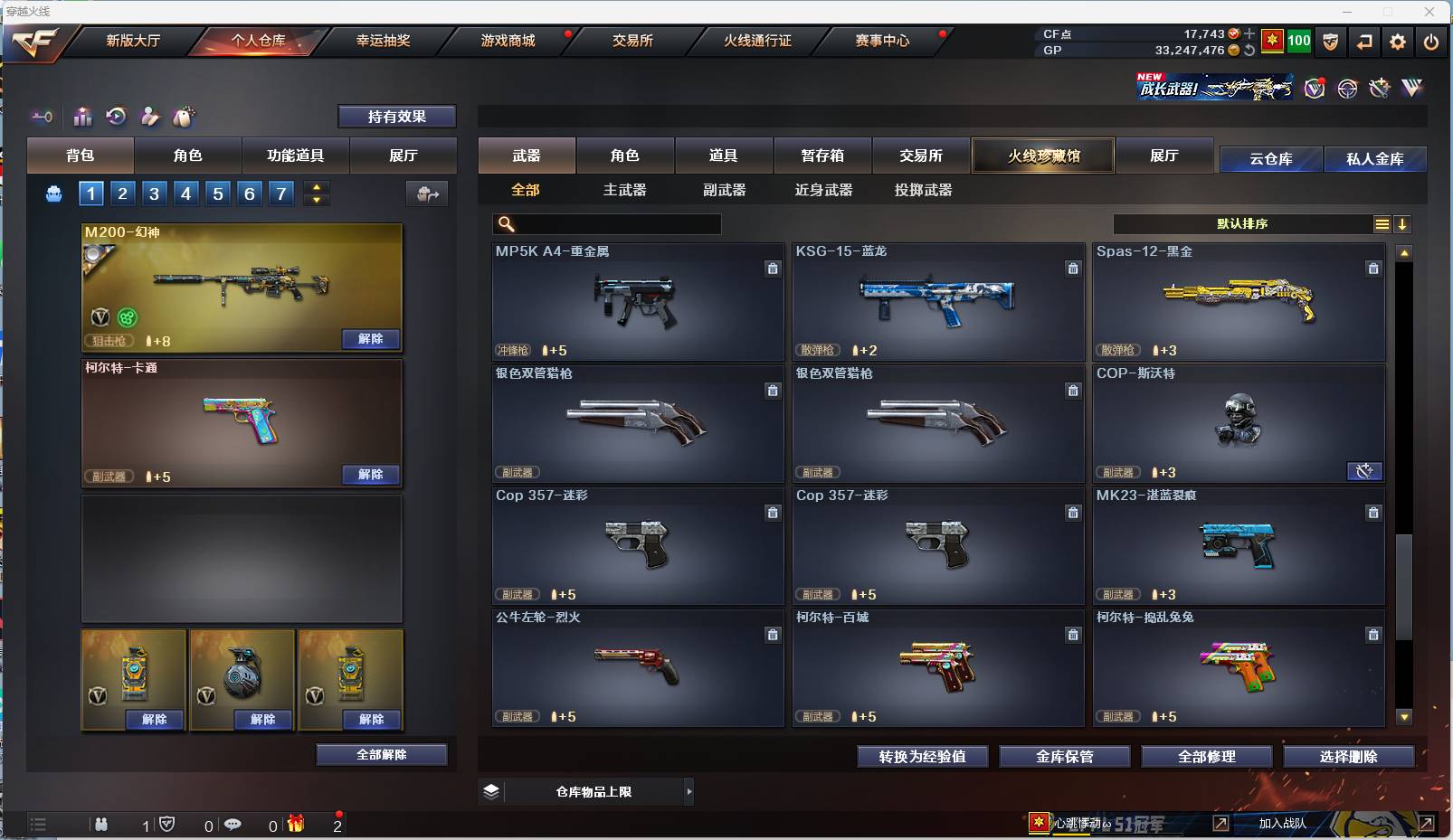
Task: Select the ranking stats icon above 背包
Action: tap(82, 117)
